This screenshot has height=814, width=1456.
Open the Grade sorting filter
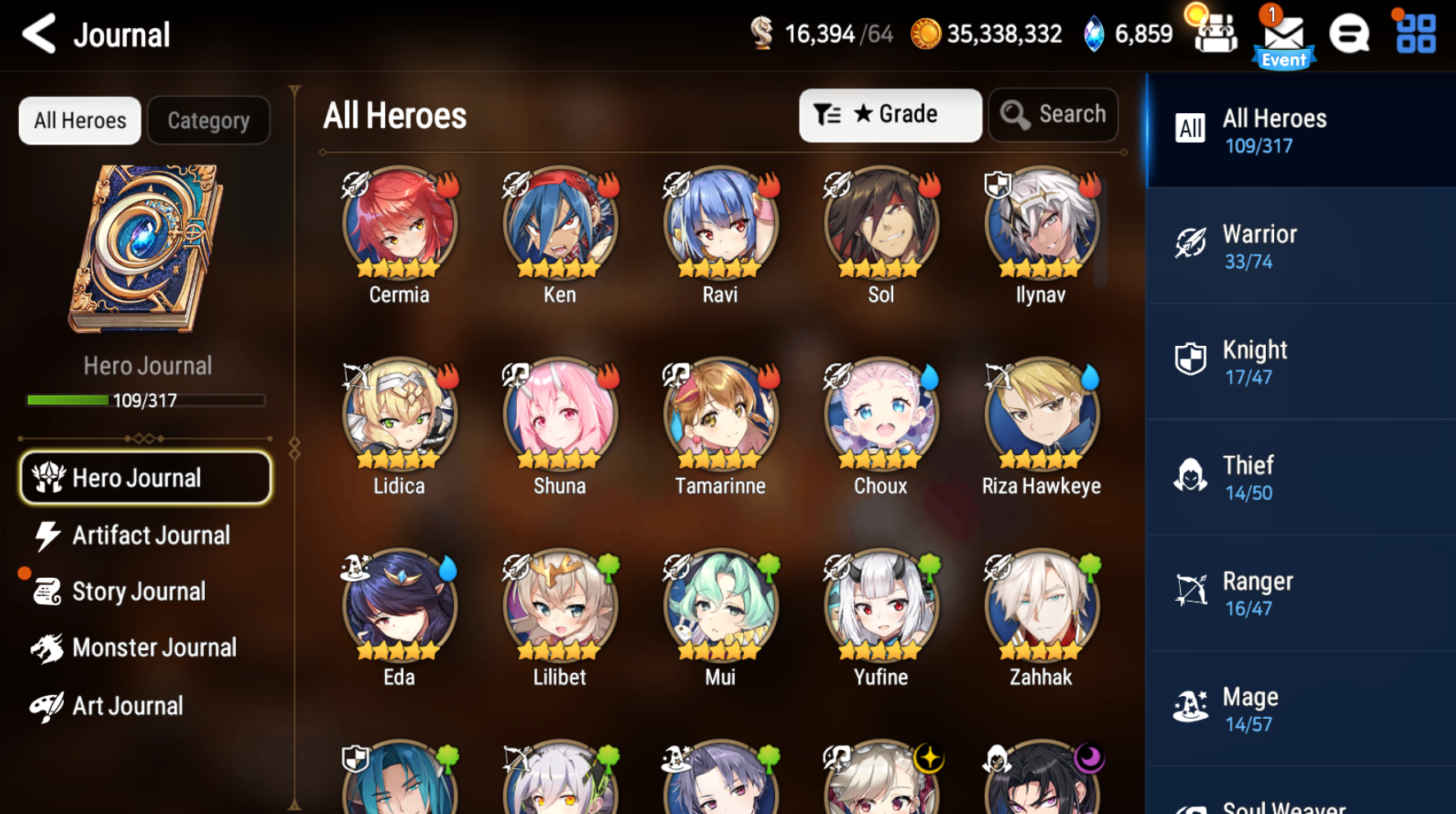click(x=890, y=115)
